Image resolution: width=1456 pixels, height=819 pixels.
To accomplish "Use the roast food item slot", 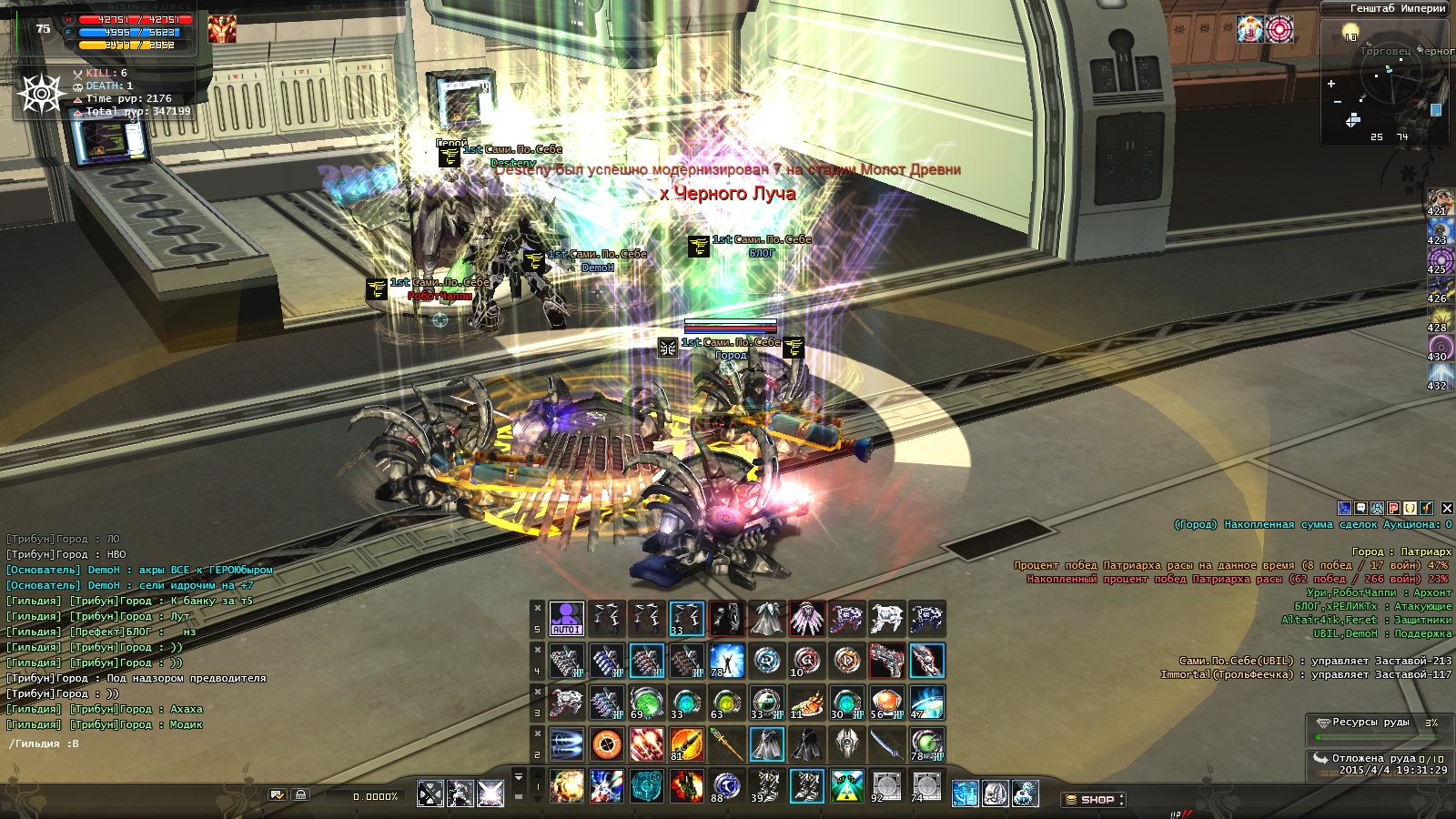I will click(806, 703).
